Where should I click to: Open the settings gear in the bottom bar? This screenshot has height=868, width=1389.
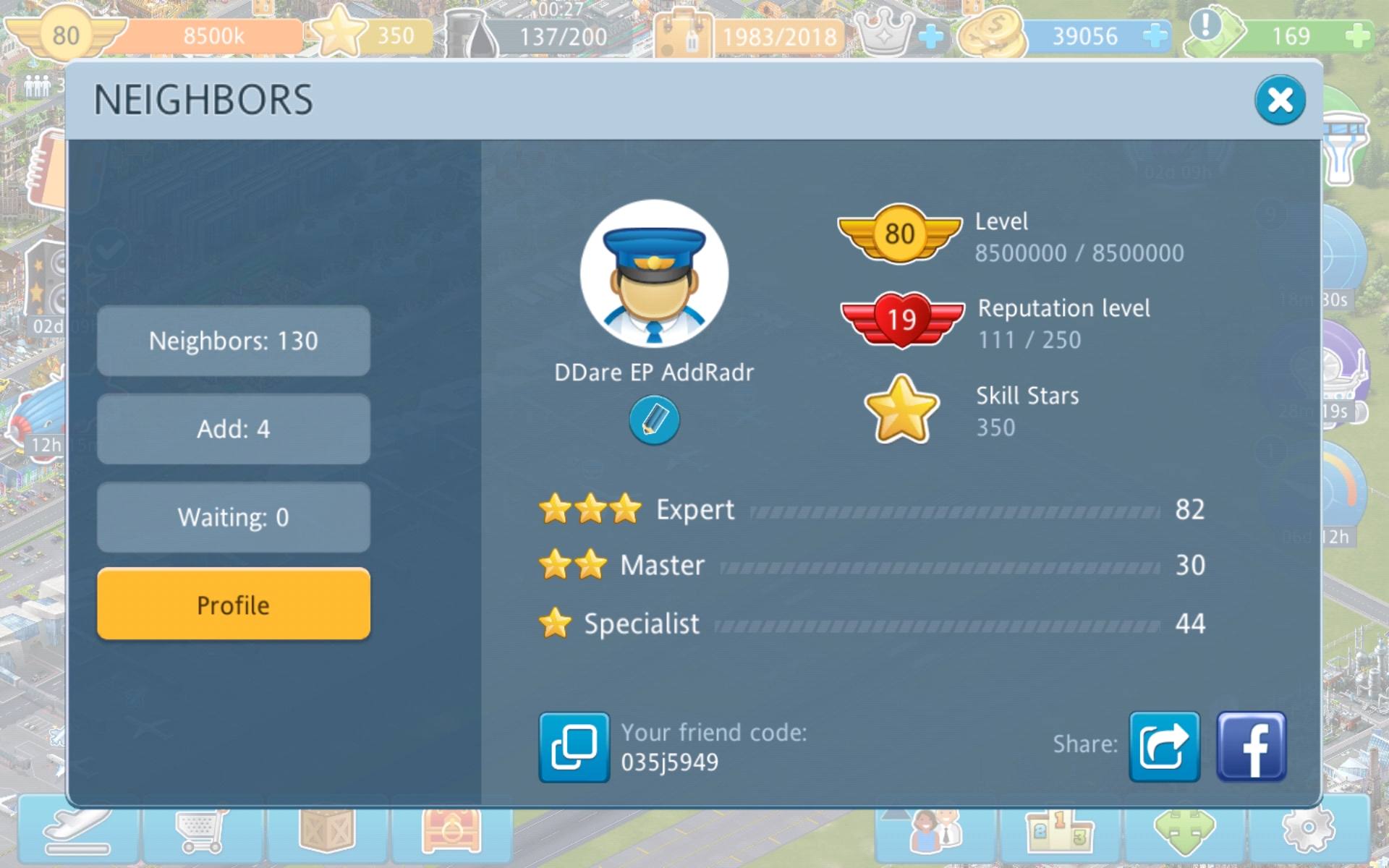[x=1308, y=830]
